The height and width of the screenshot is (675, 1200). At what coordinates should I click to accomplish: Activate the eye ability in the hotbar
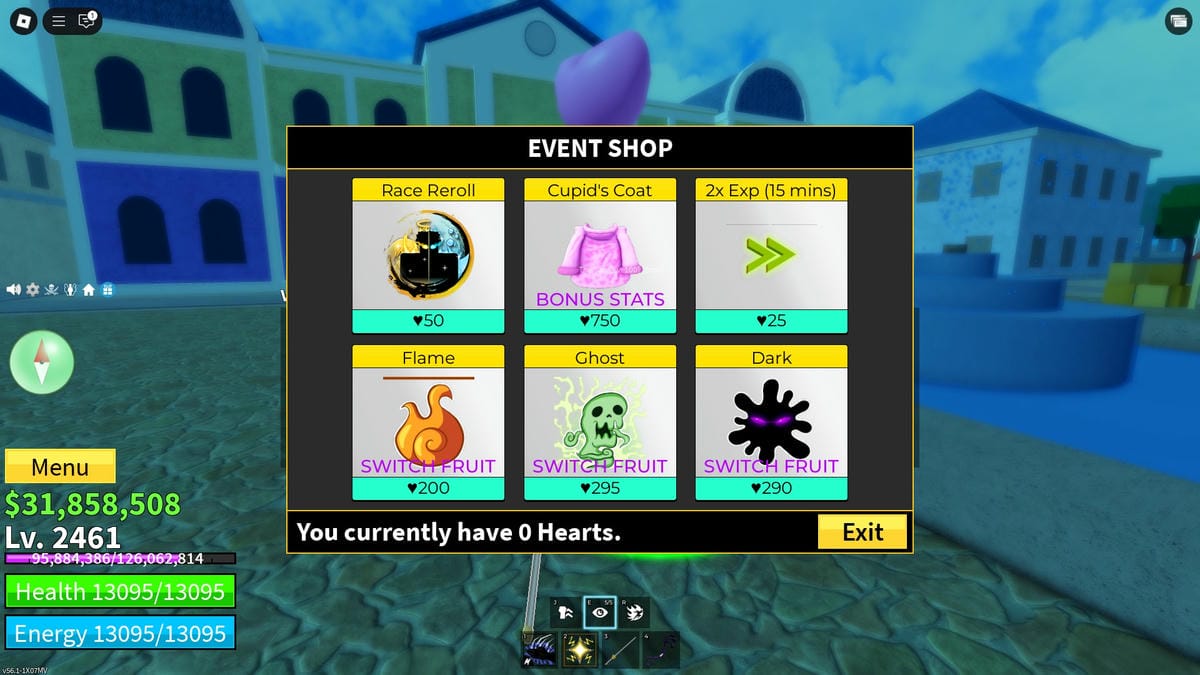pos(599,612)
